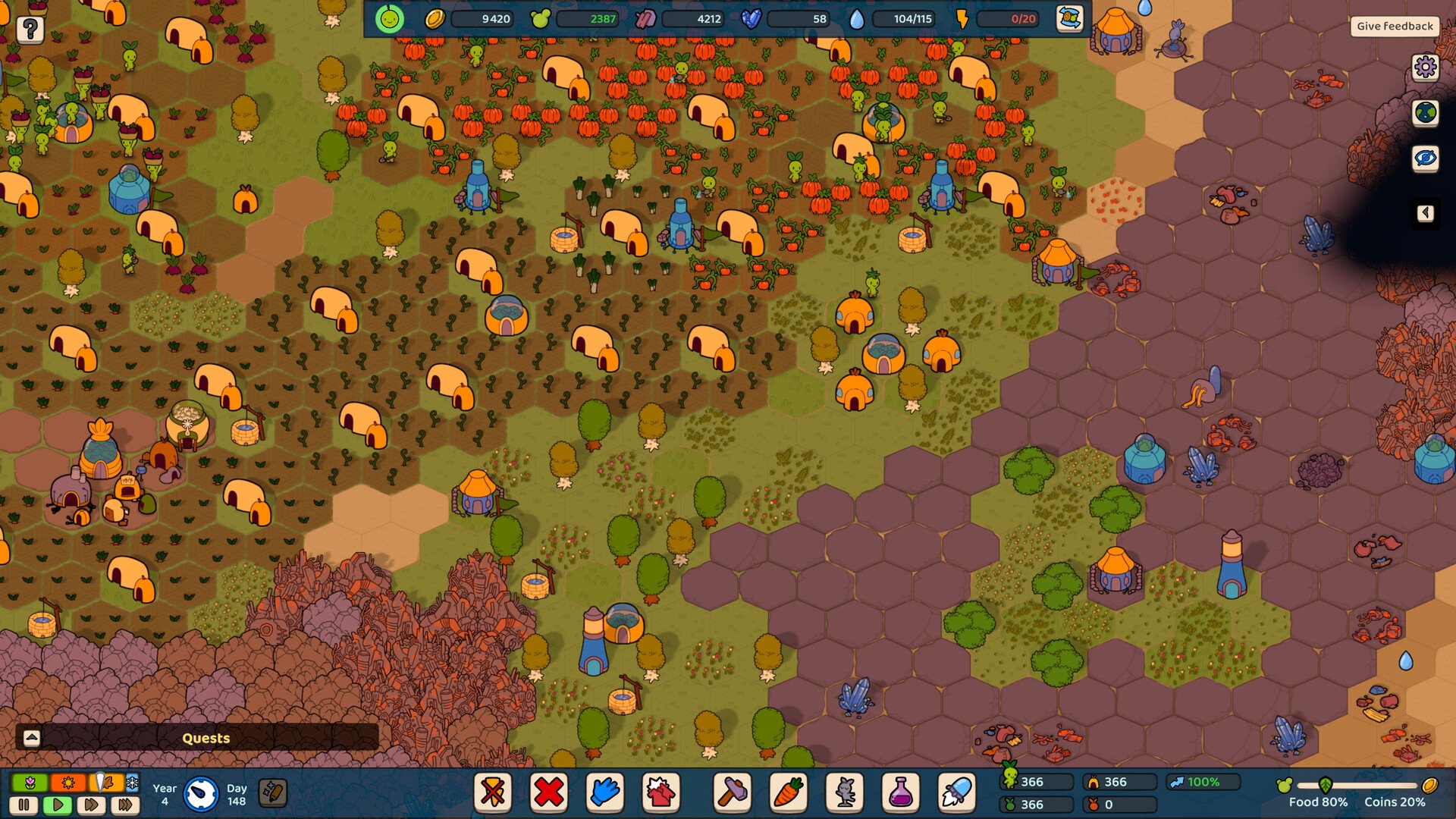The height and width of the screenshot is (819, 1456).
Task: Collapse the side panel with the arrow button
Action: (1425, 213)
